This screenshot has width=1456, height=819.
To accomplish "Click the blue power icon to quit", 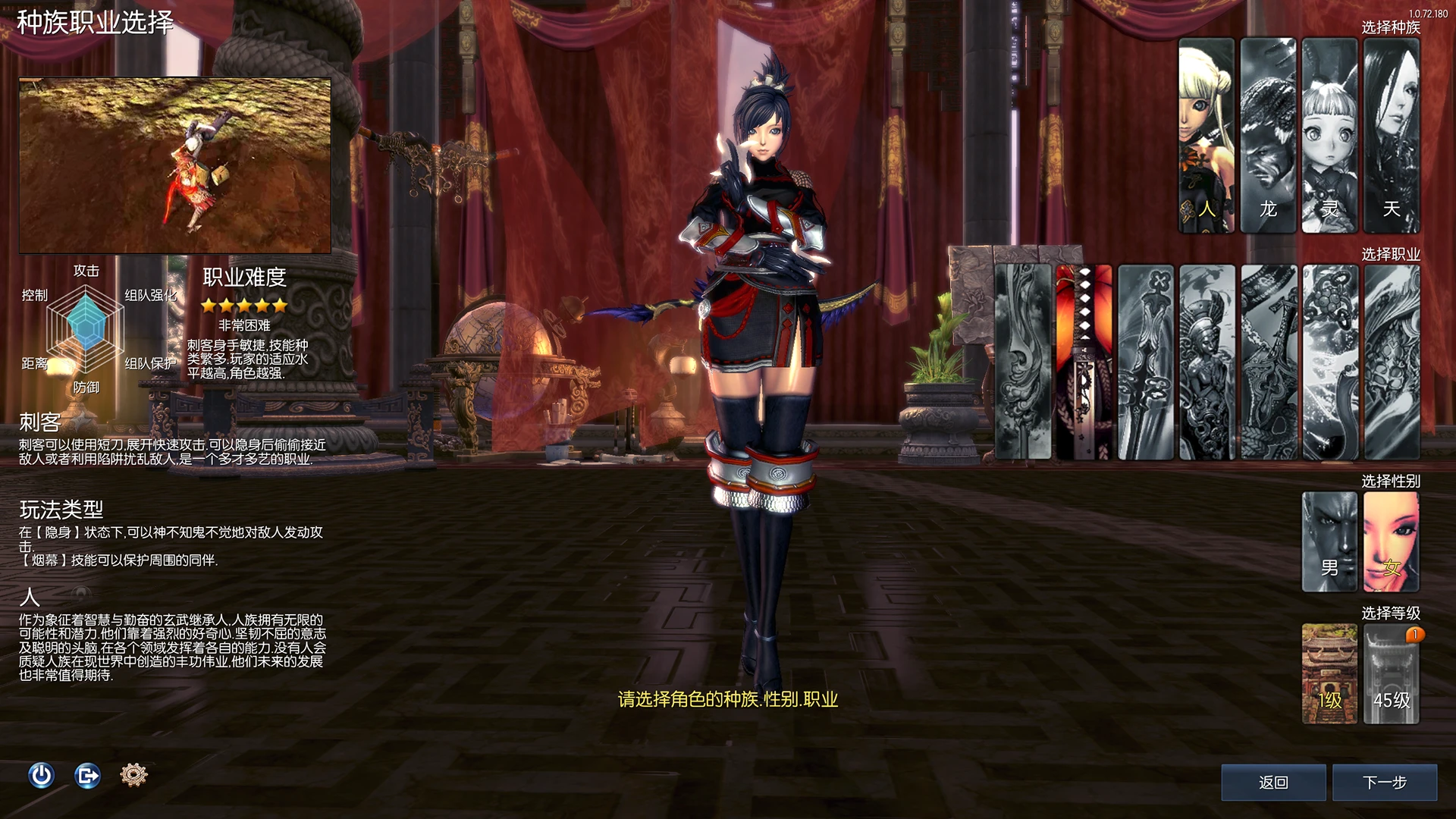I will click(42, 775).
